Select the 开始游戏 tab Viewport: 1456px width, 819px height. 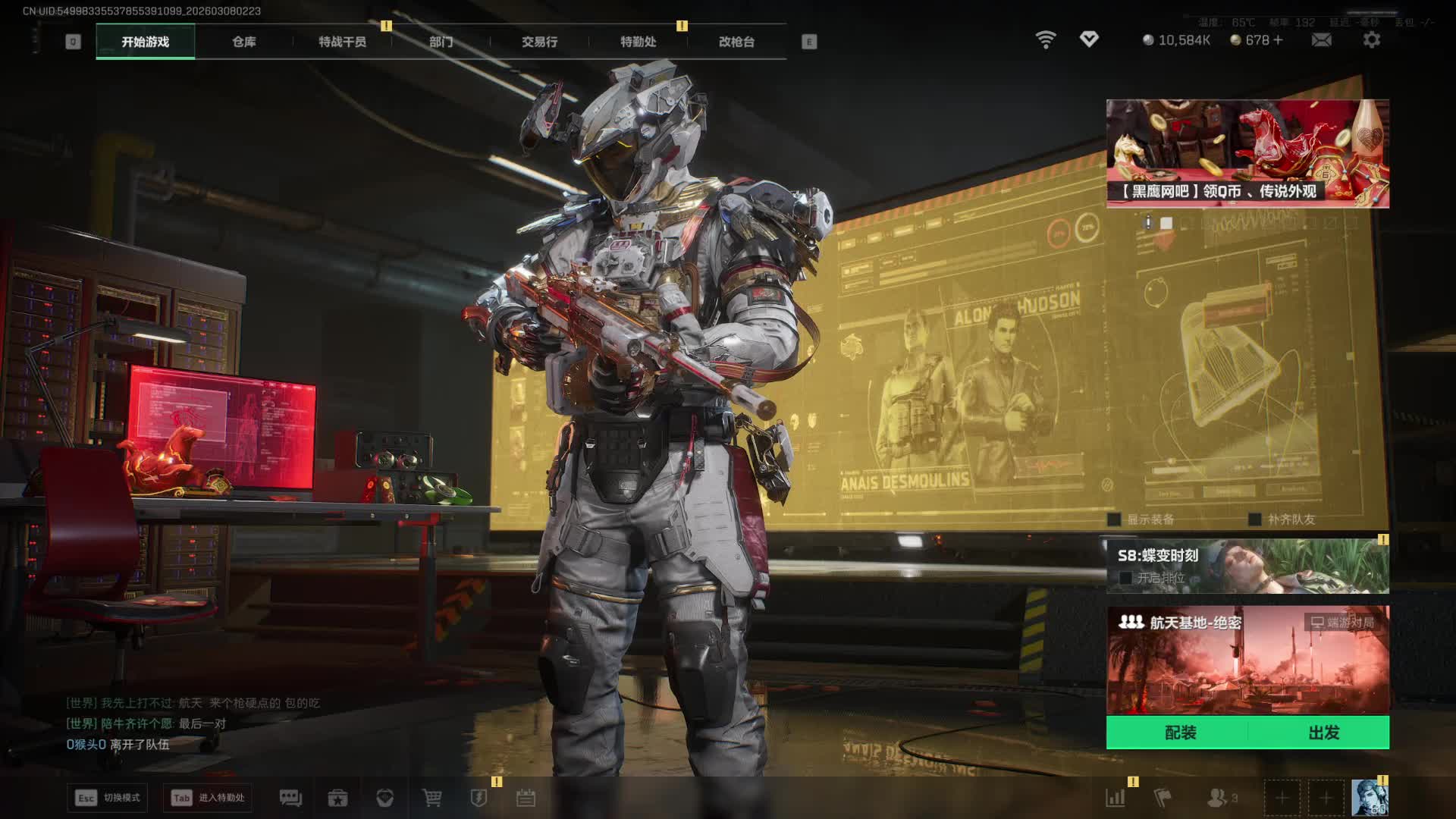(145, 42)
